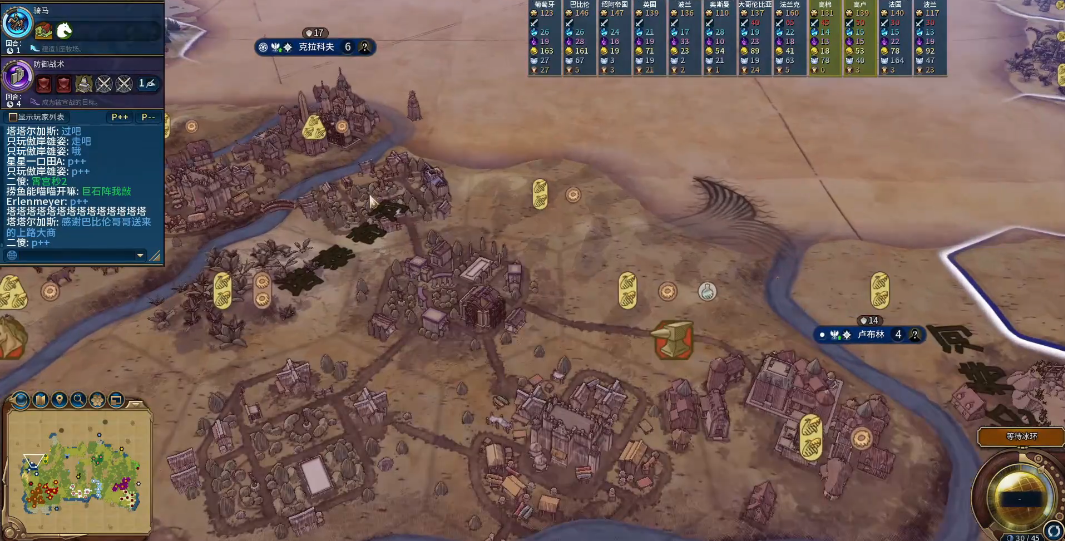Open the chat target dropdown arrow
The height and width of the screenshot is (541, 1065).
[141, 255]
